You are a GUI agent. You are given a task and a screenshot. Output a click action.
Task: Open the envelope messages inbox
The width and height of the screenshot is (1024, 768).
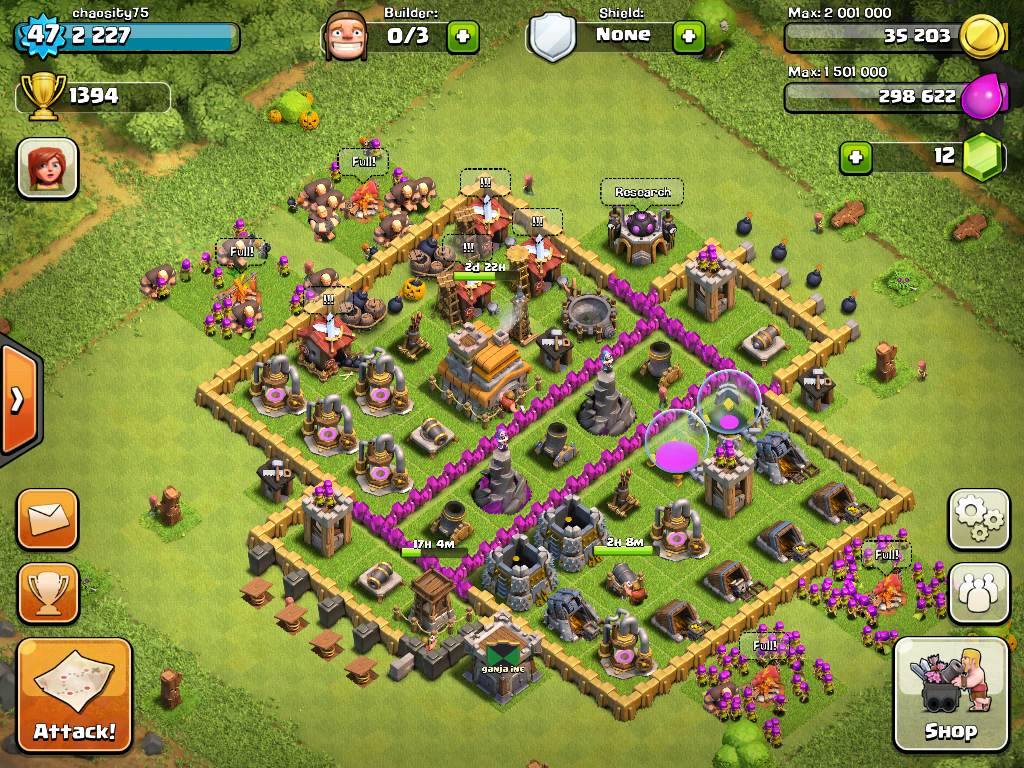pos(46,519)
